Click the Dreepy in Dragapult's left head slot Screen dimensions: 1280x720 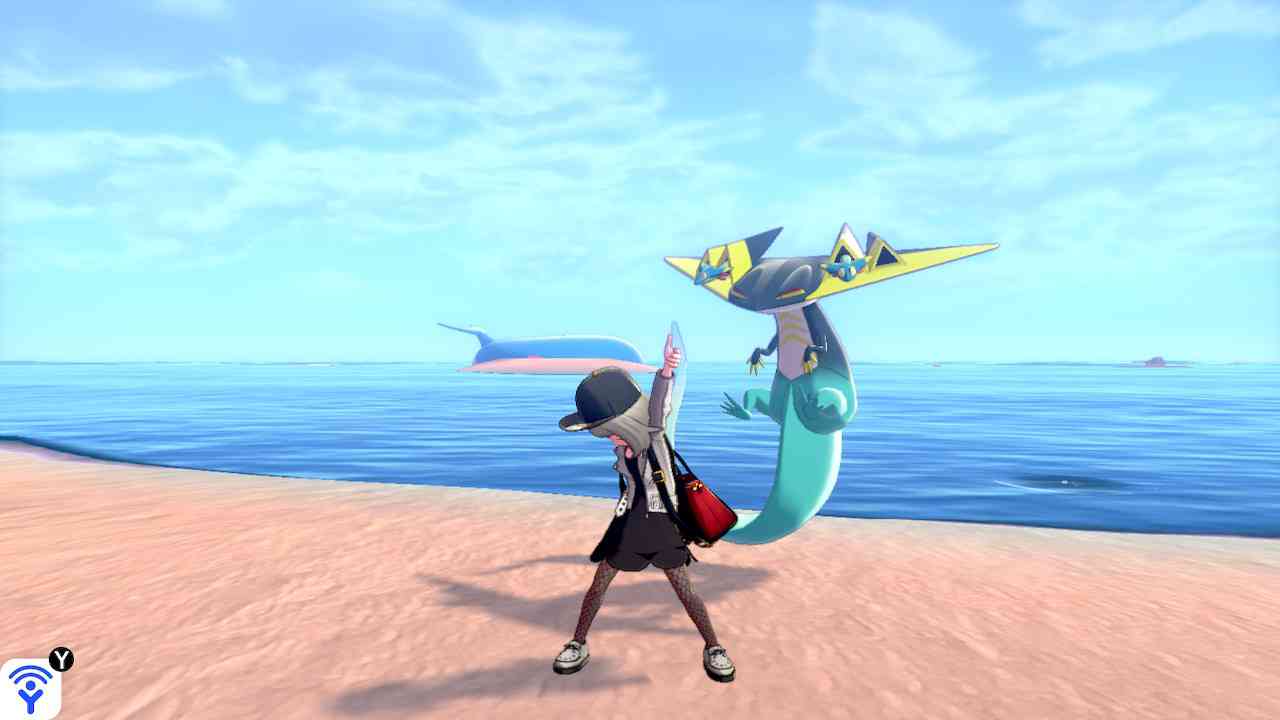(712, 272)
